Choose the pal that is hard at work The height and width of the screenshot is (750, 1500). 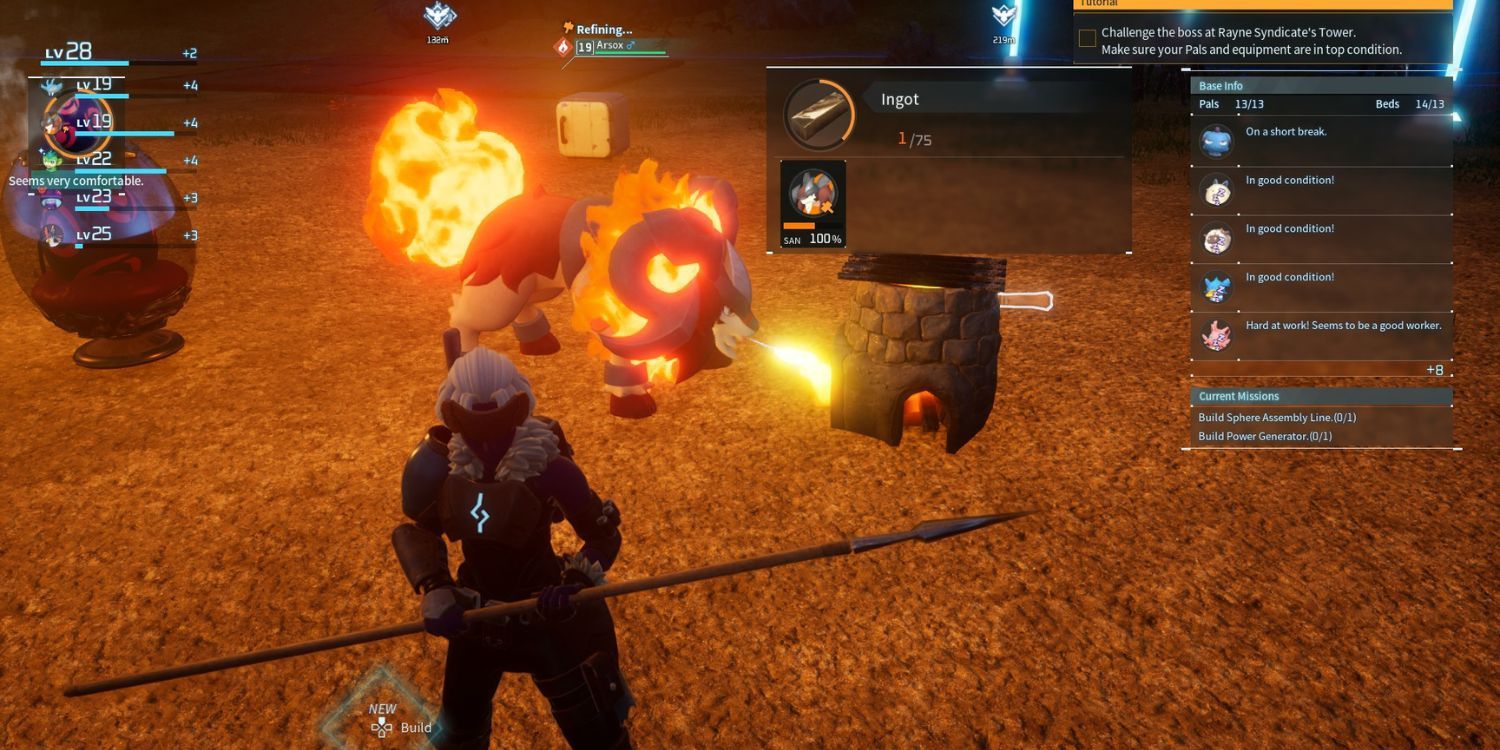[1217, 336]
